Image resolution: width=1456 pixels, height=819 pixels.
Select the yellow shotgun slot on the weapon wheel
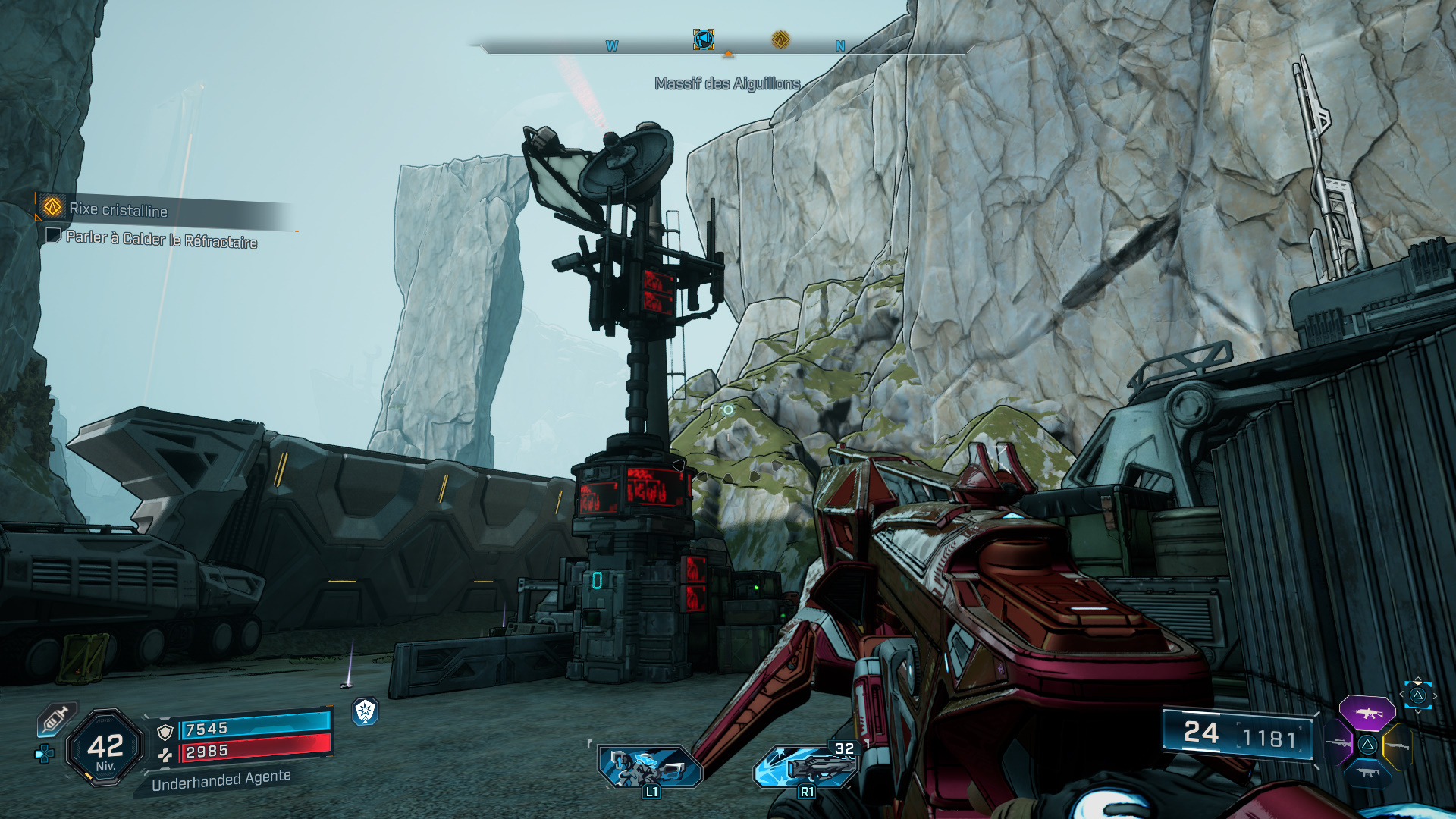pos(1398,746)
